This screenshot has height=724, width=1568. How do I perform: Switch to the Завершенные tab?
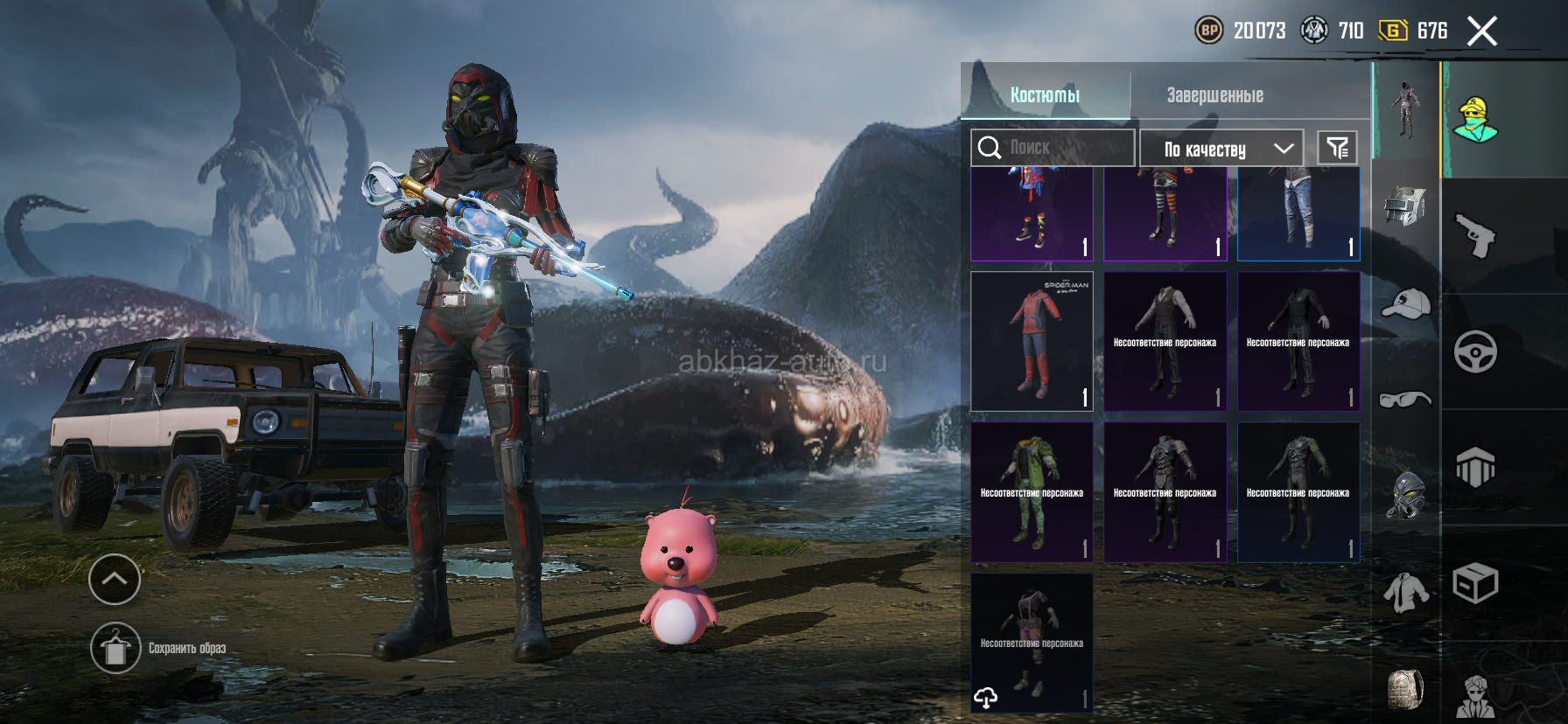tap(1214, 95)
